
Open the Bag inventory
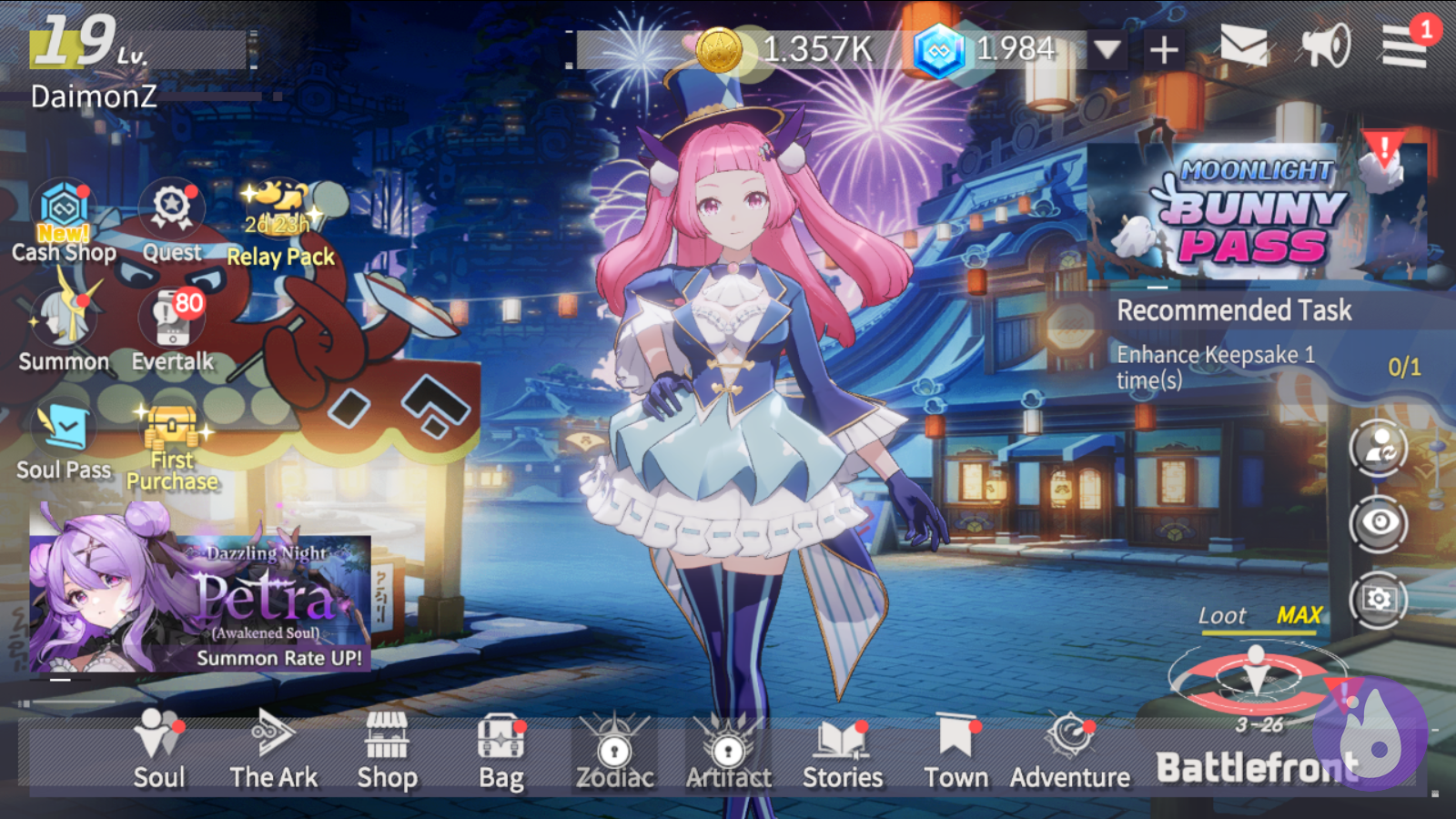[500, 751]
